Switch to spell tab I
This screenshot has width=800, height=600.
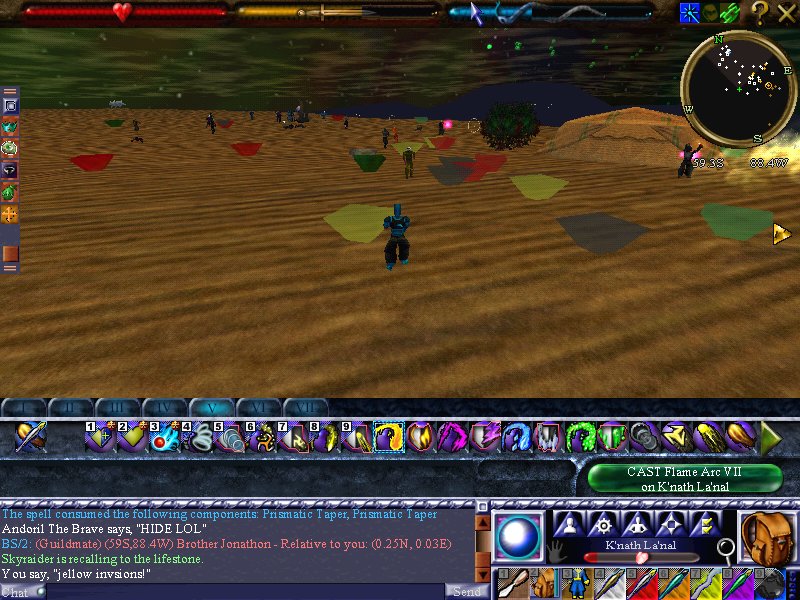pos(23,408)
